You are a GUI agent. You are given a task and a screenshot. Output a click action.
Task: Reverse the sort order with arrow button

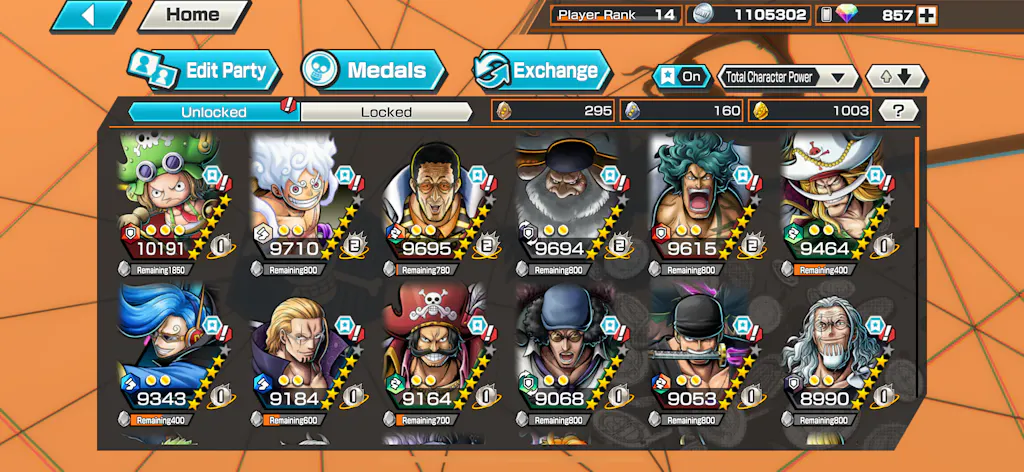click(x=896, y=76)
